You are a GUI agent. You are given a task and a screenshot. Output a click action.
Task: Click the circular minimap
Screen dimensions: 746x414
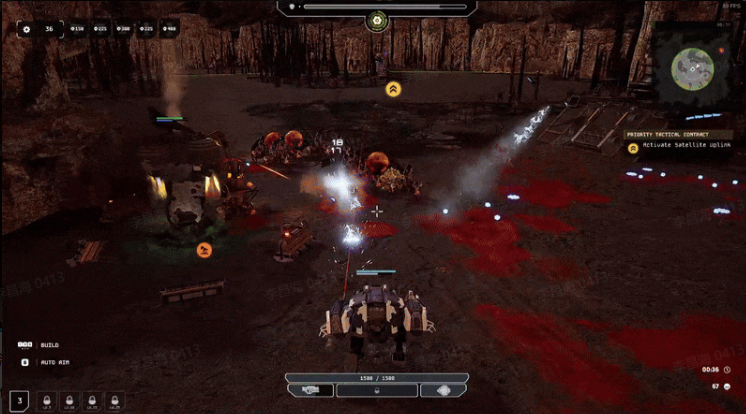tap(691, 67)
